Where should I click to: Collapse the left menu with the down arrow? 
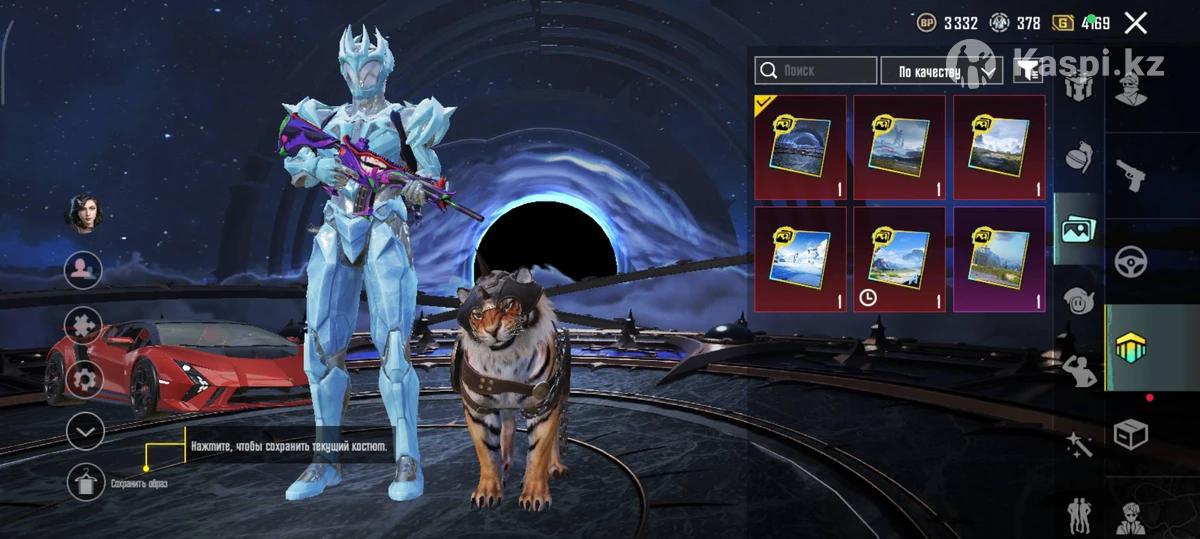[85, 431]
